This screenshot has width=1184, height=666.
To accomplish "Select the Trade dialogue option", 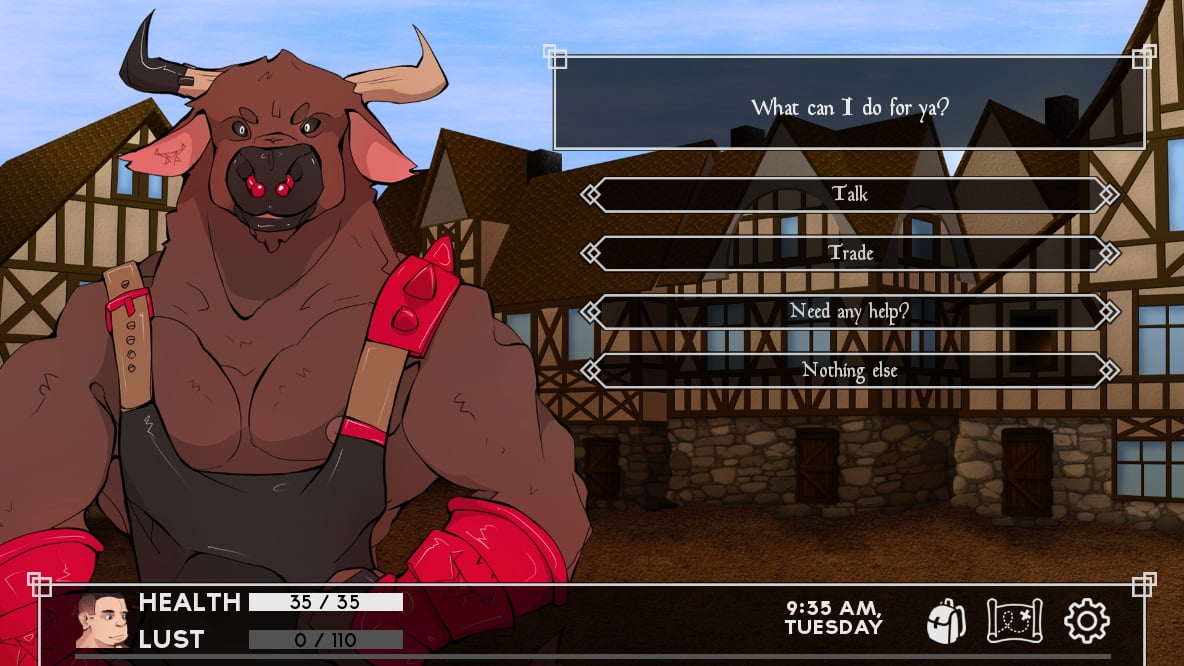I will click(x=849, y=253).
